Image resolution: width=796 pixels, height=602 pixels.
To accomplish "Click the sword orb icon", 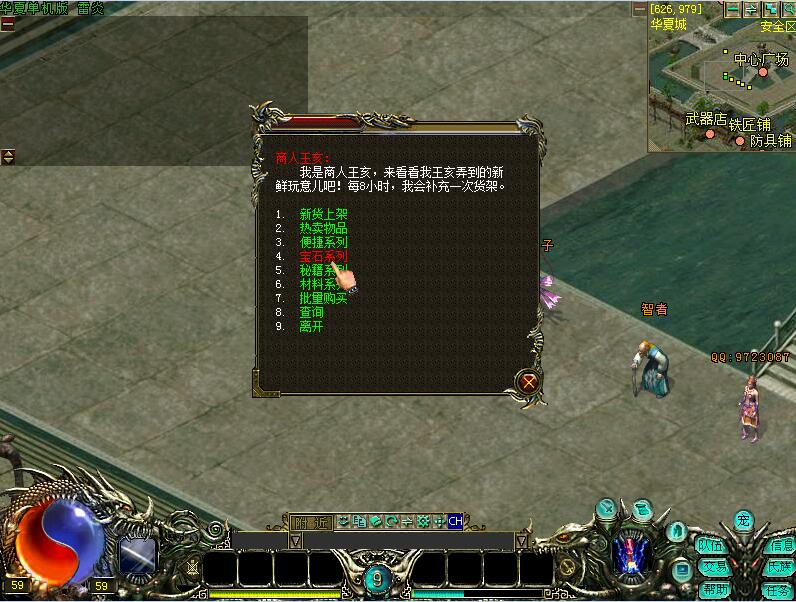I will [x=609, y=509].
